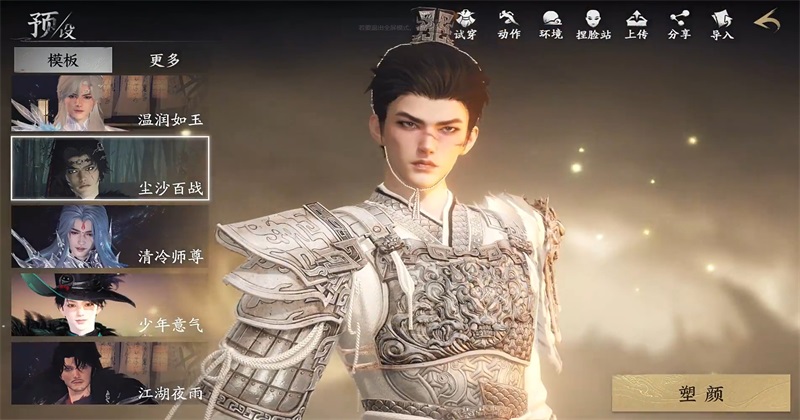This screenshot has height=420, width=800.
Task: Open the 动作 actions menu
Action: (x=509, y=24)
